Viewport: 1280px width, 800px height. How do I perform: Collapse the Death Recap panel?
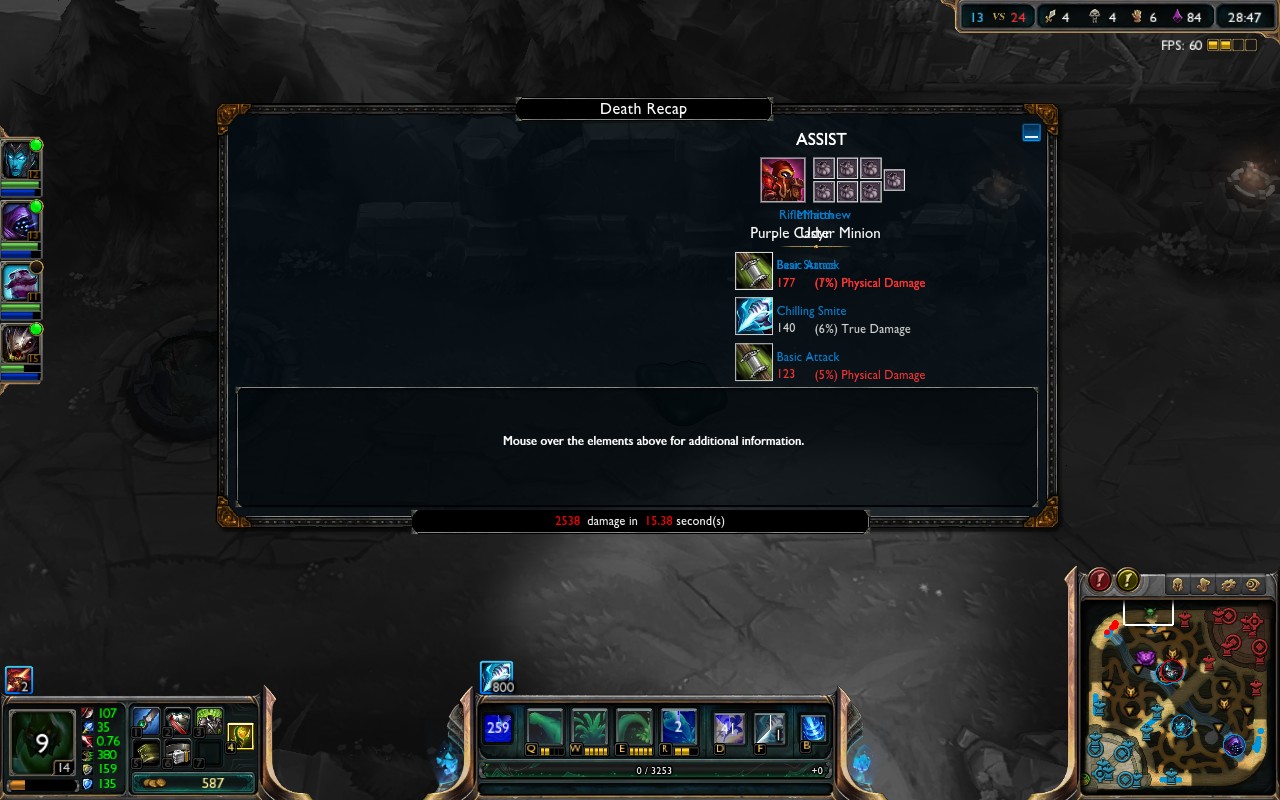(1031, 131)
